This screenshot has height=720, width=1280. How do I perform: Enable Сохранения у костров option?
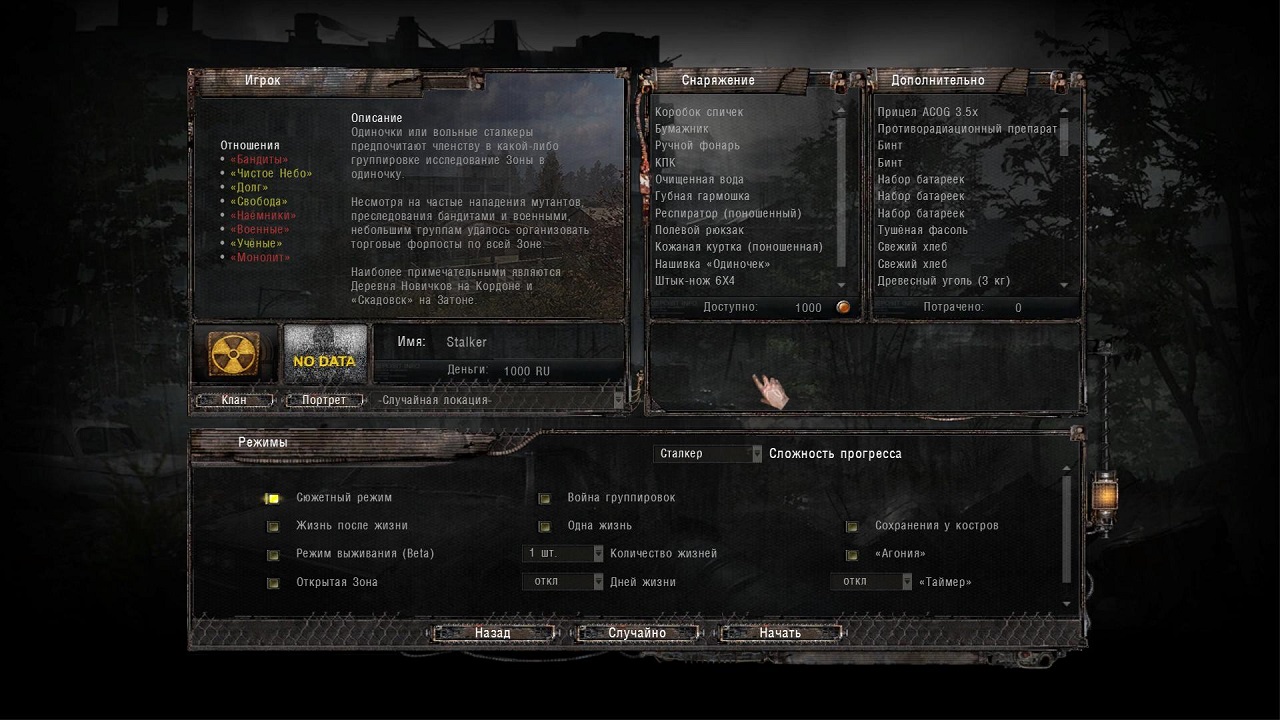point(852,526)
